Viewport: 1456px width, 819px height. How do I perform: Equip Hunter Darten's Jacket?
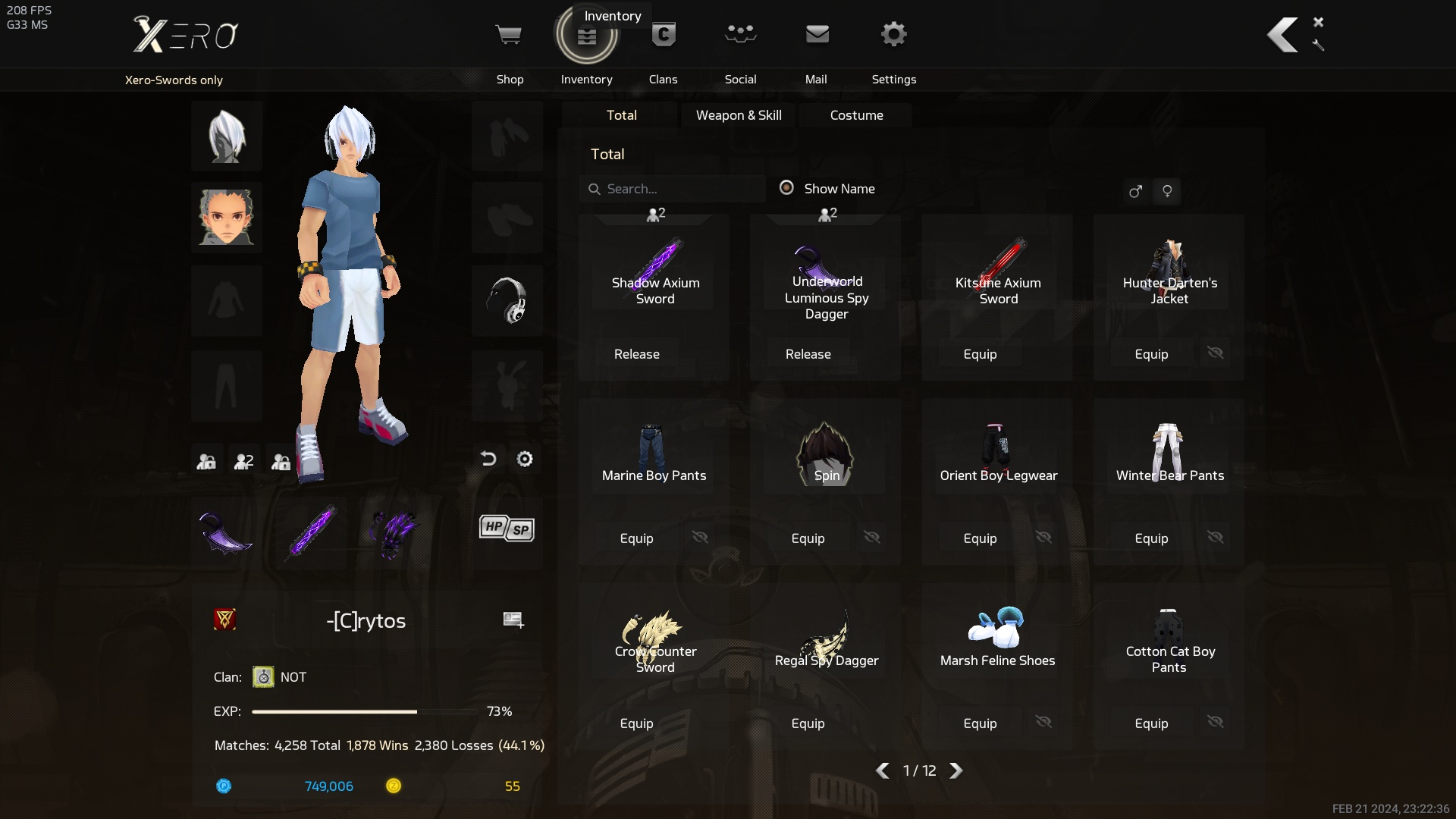tap(1151, 354)
